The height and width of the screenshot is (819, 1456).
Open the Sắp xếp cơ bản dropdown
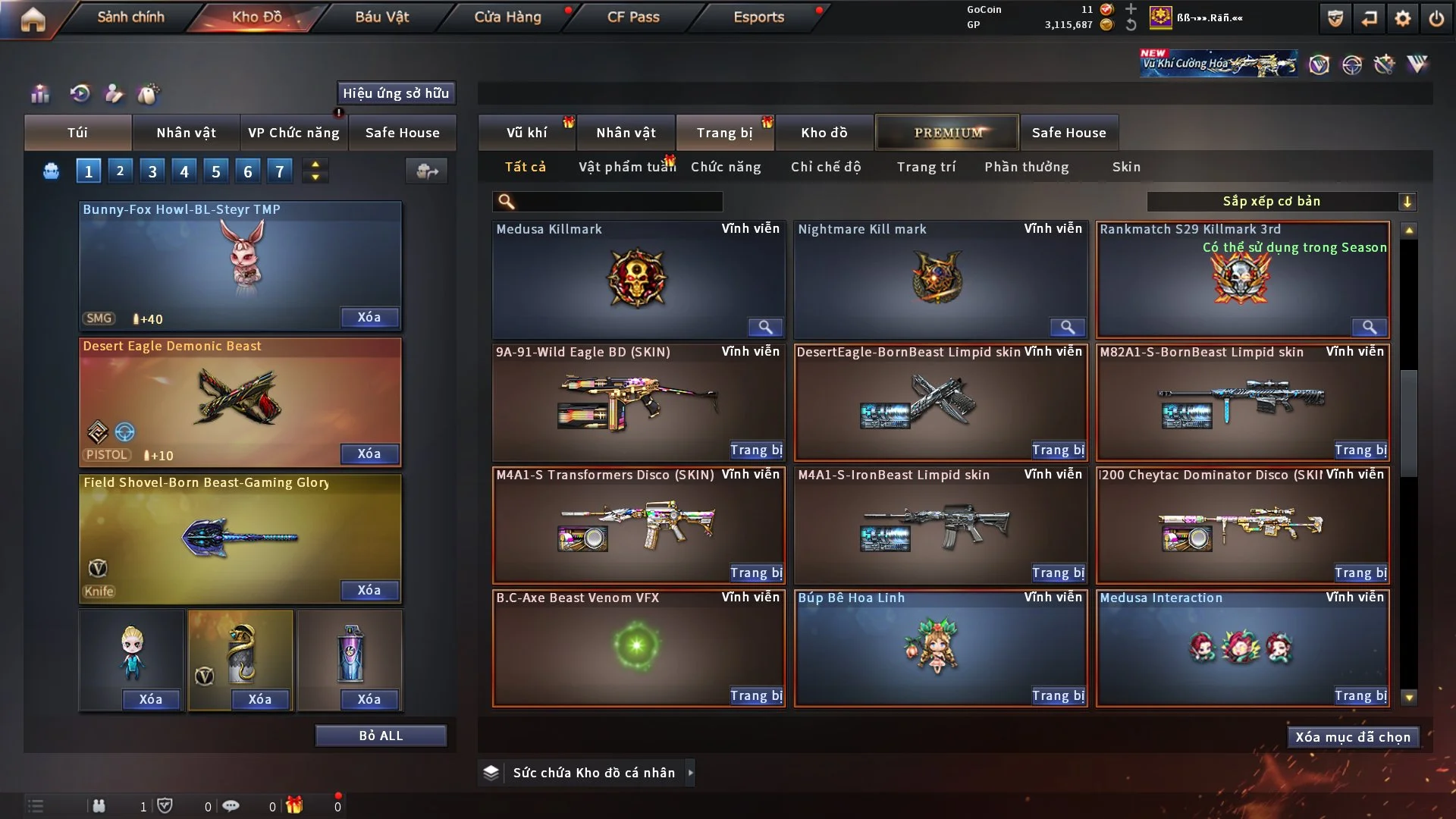[x=1281, y=202]
